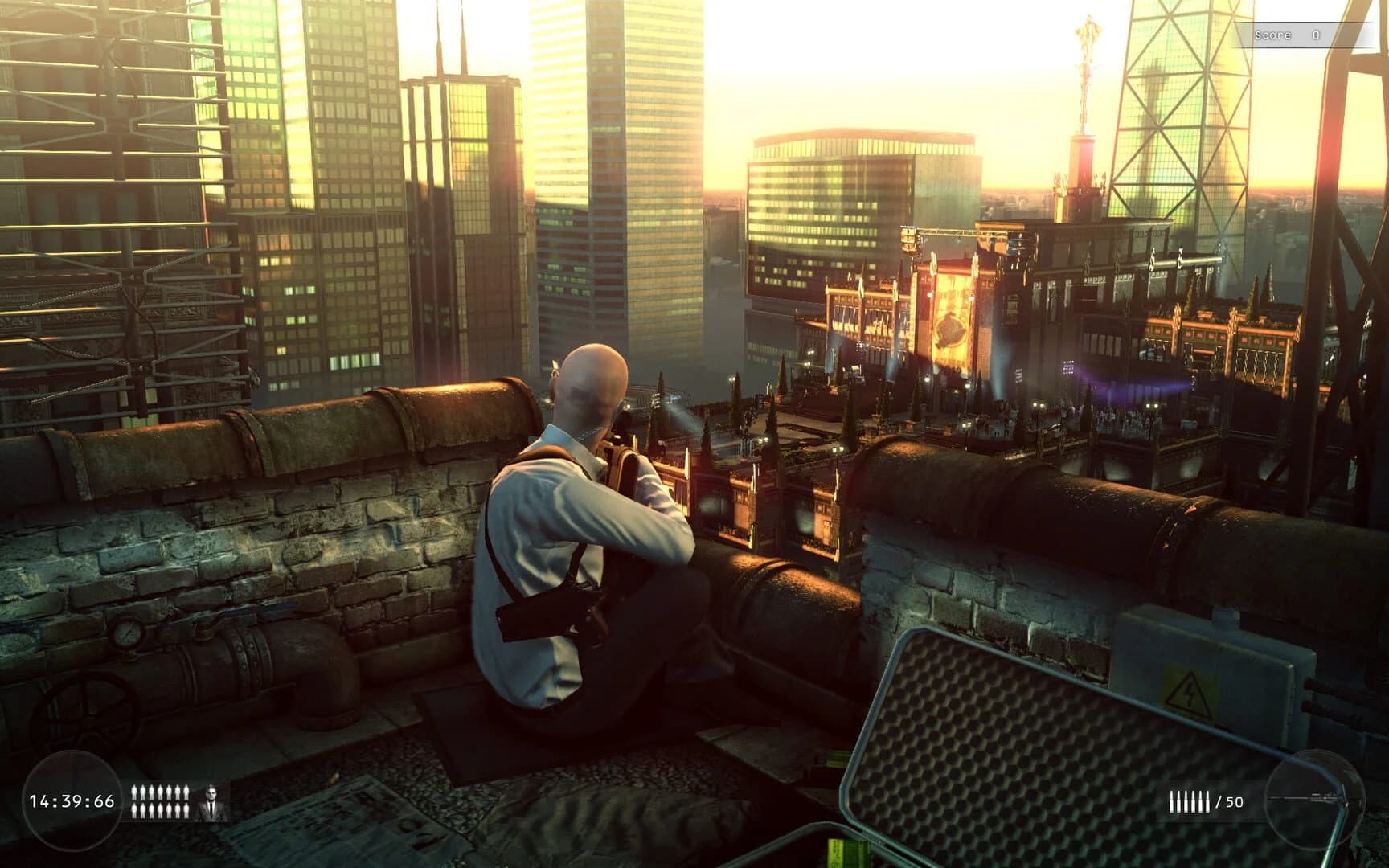The image size is (1389, 868).
Task: Click the last NPC figure in the bottom row
Action: pos(185,809)
